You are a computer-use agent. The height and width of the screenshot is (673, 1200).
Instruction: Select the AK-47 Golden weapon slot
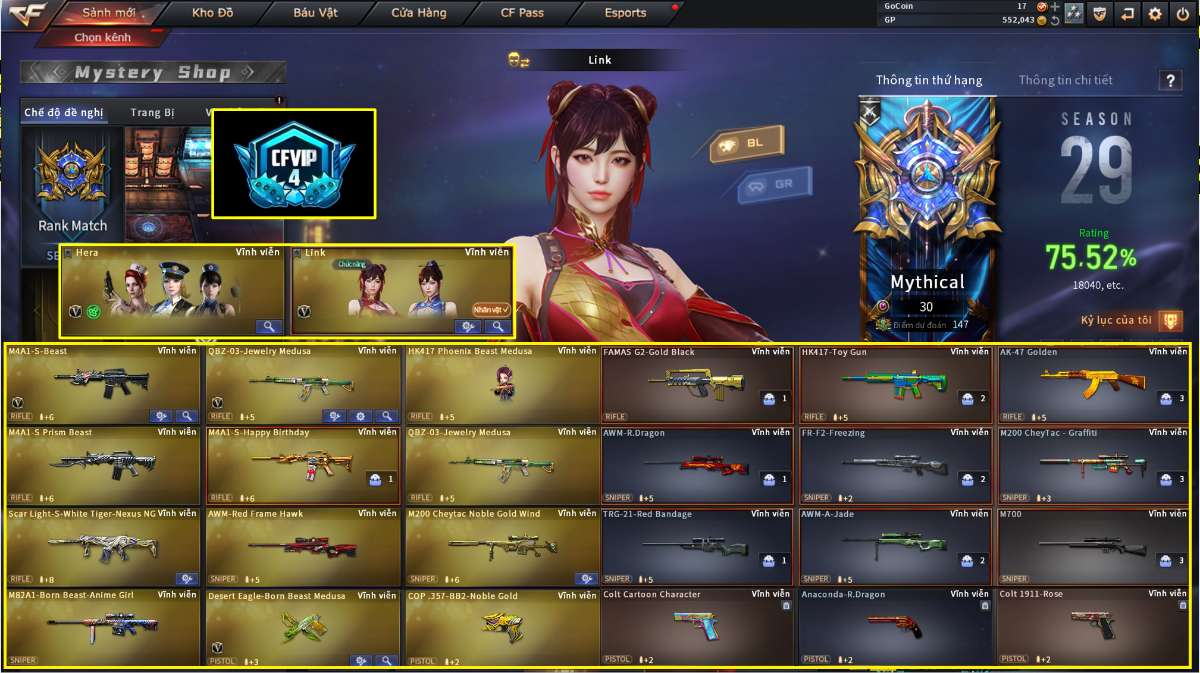(1093, 385)
